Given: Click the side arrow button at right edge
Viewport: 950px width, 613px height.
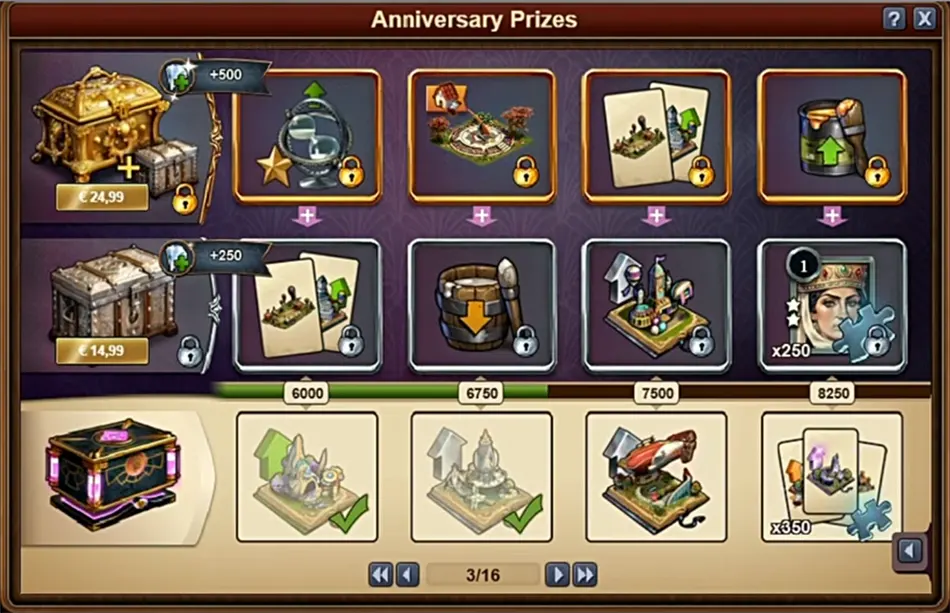Looking at the screenshot, I should click(x=909, y=551).
